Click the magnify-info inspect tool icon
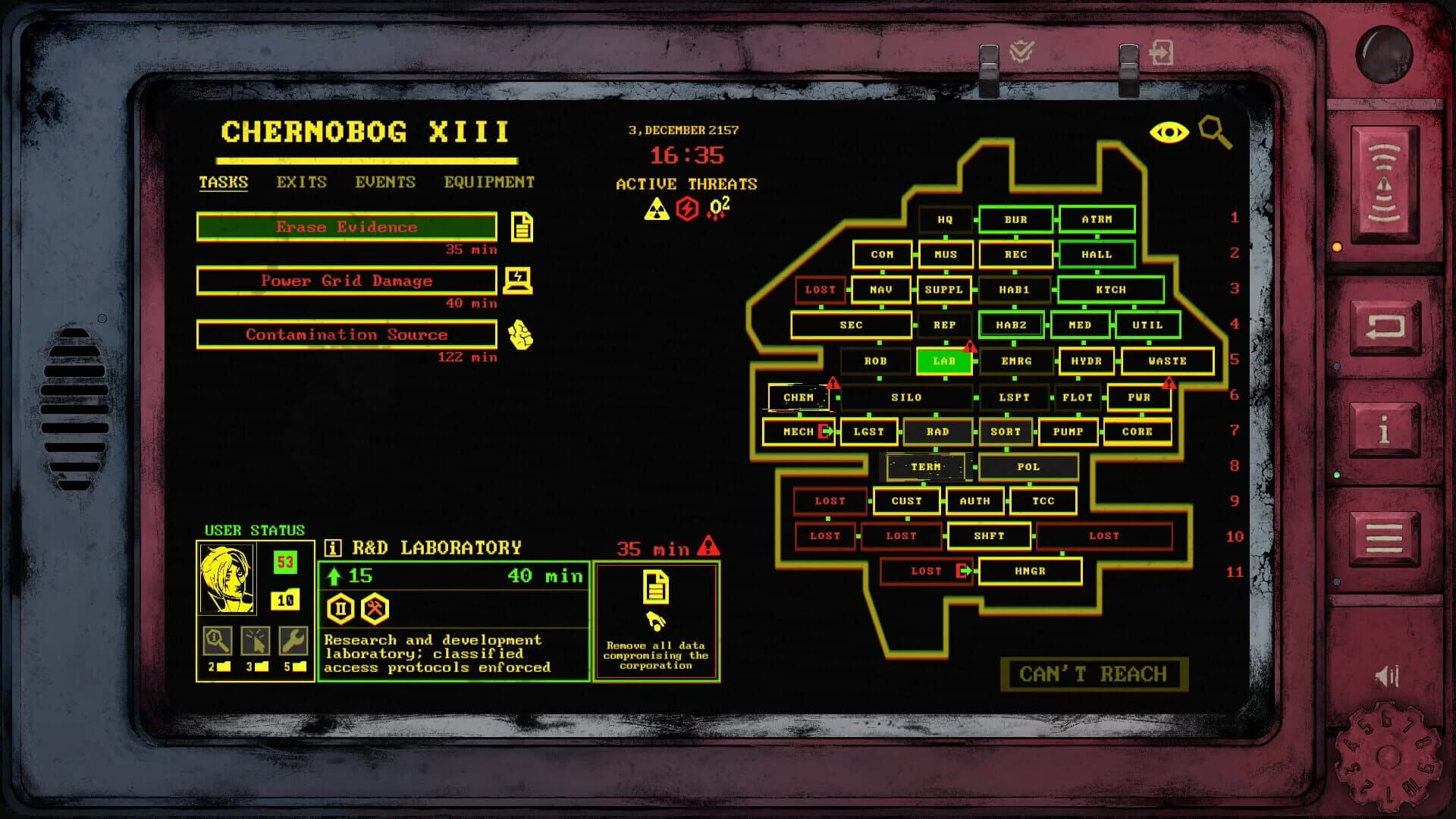The height and width of the screenshot is (819, 1456). [x=218, y=641]
